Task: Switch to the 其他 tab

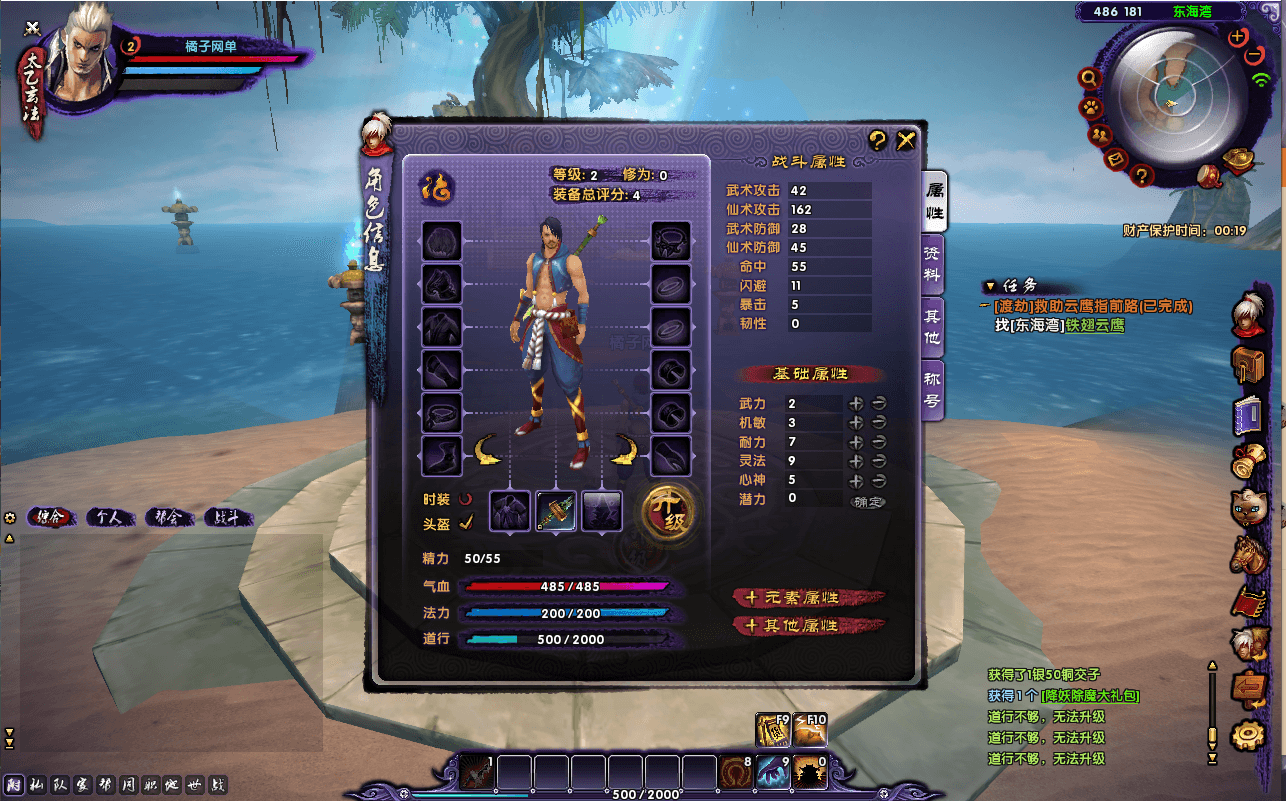Action: click(x=932, y=327)
